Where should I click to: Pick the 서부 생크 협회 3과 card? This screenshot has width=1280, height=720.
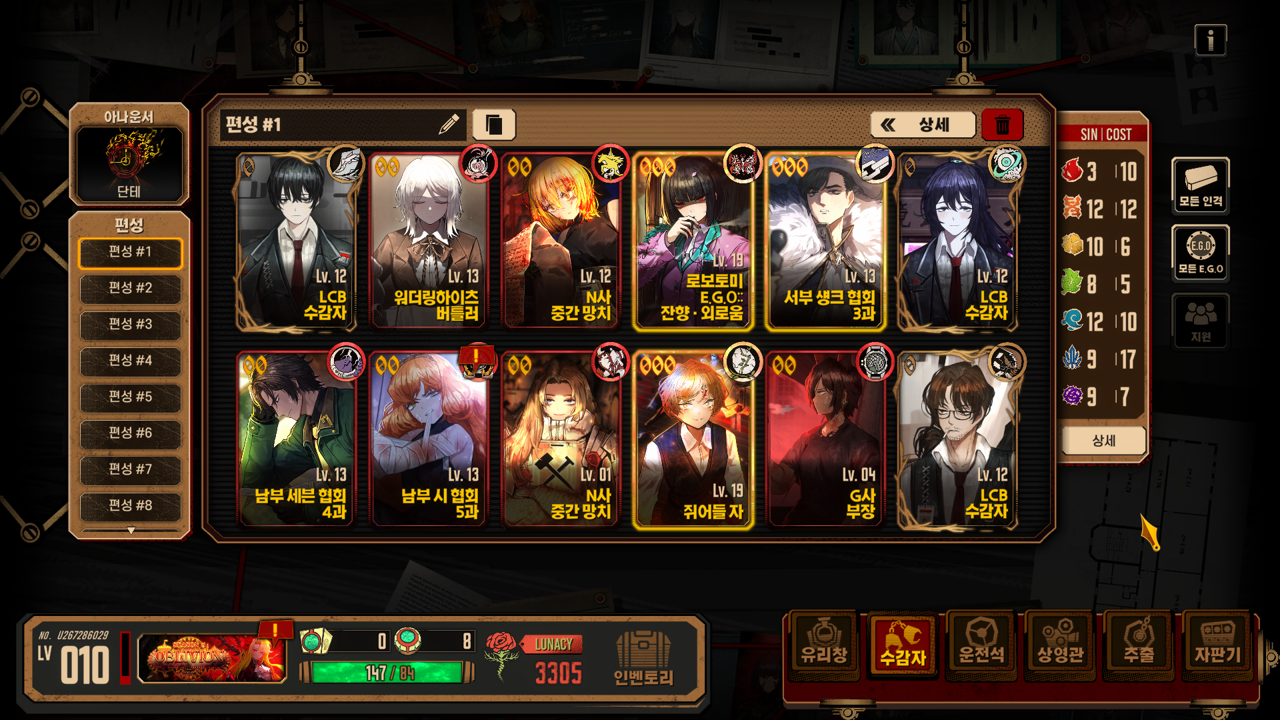(826, 241)
